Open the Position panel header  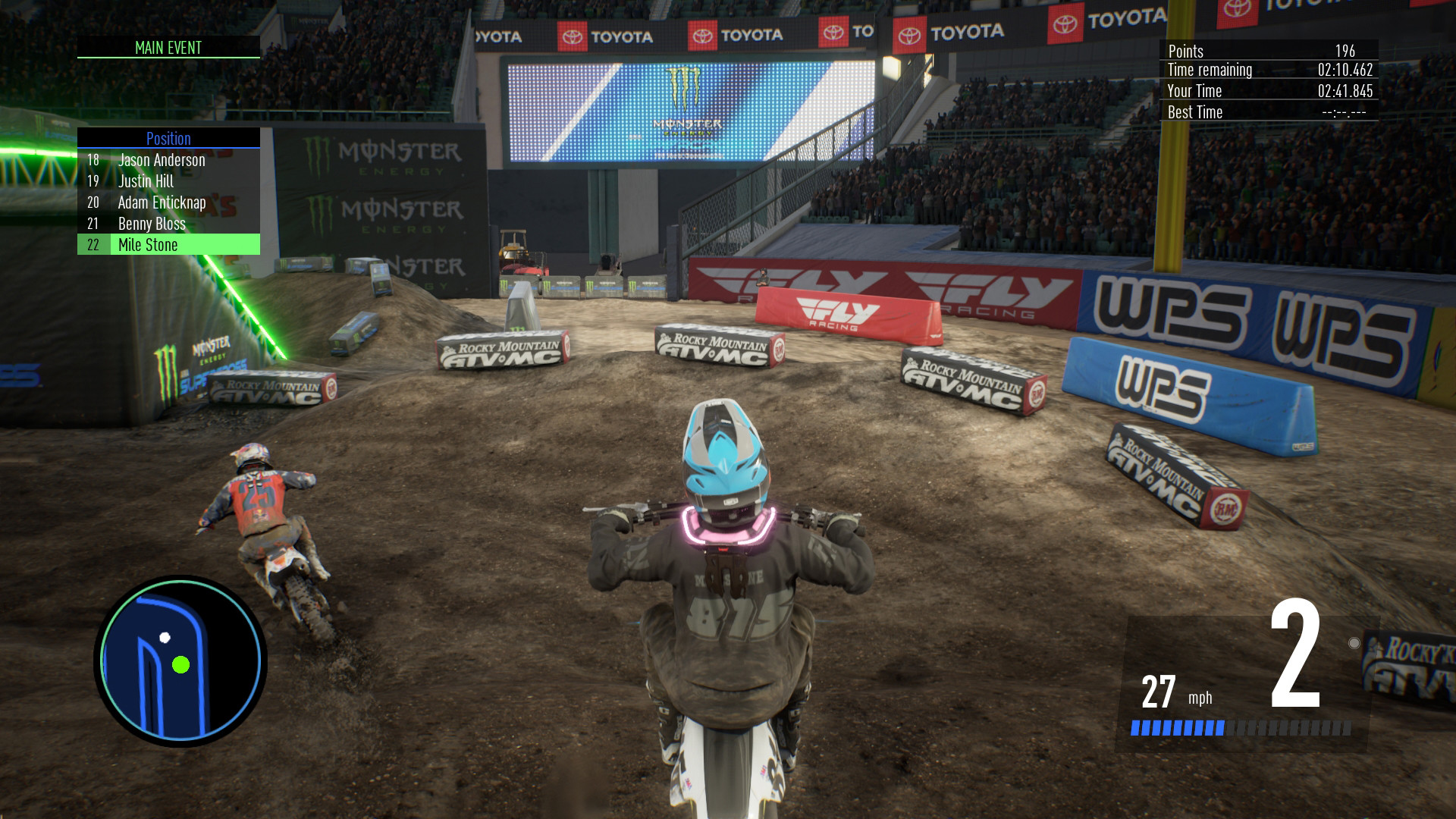coord(168,139)
